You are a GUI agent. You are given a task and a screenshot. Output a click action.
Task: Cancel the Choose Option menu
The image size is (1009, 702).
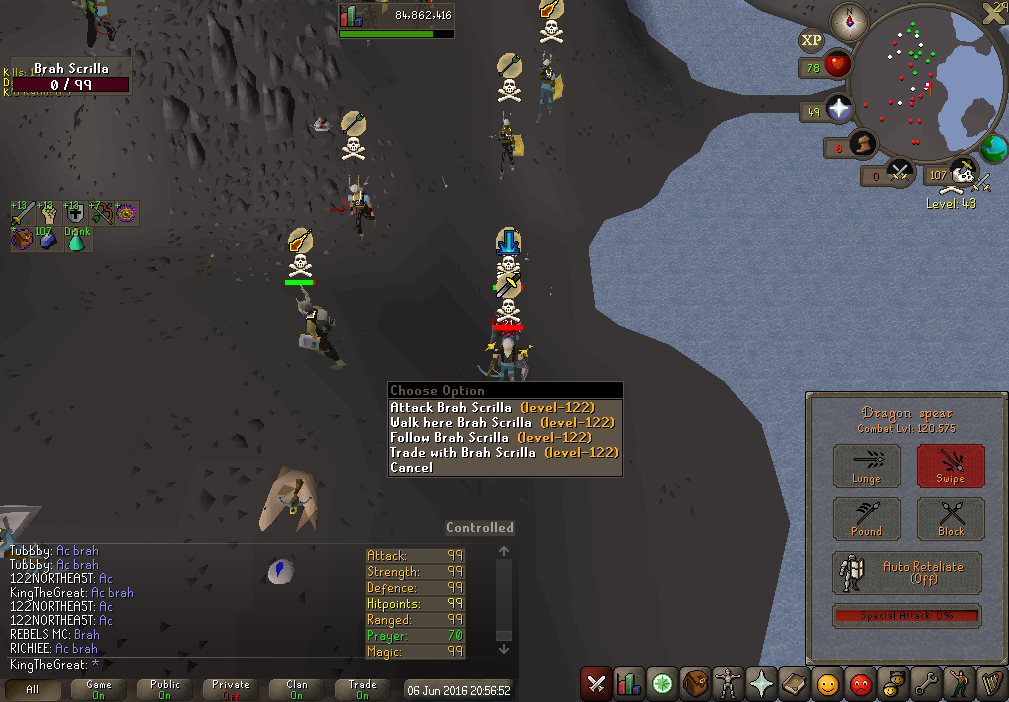click(412, 468)
